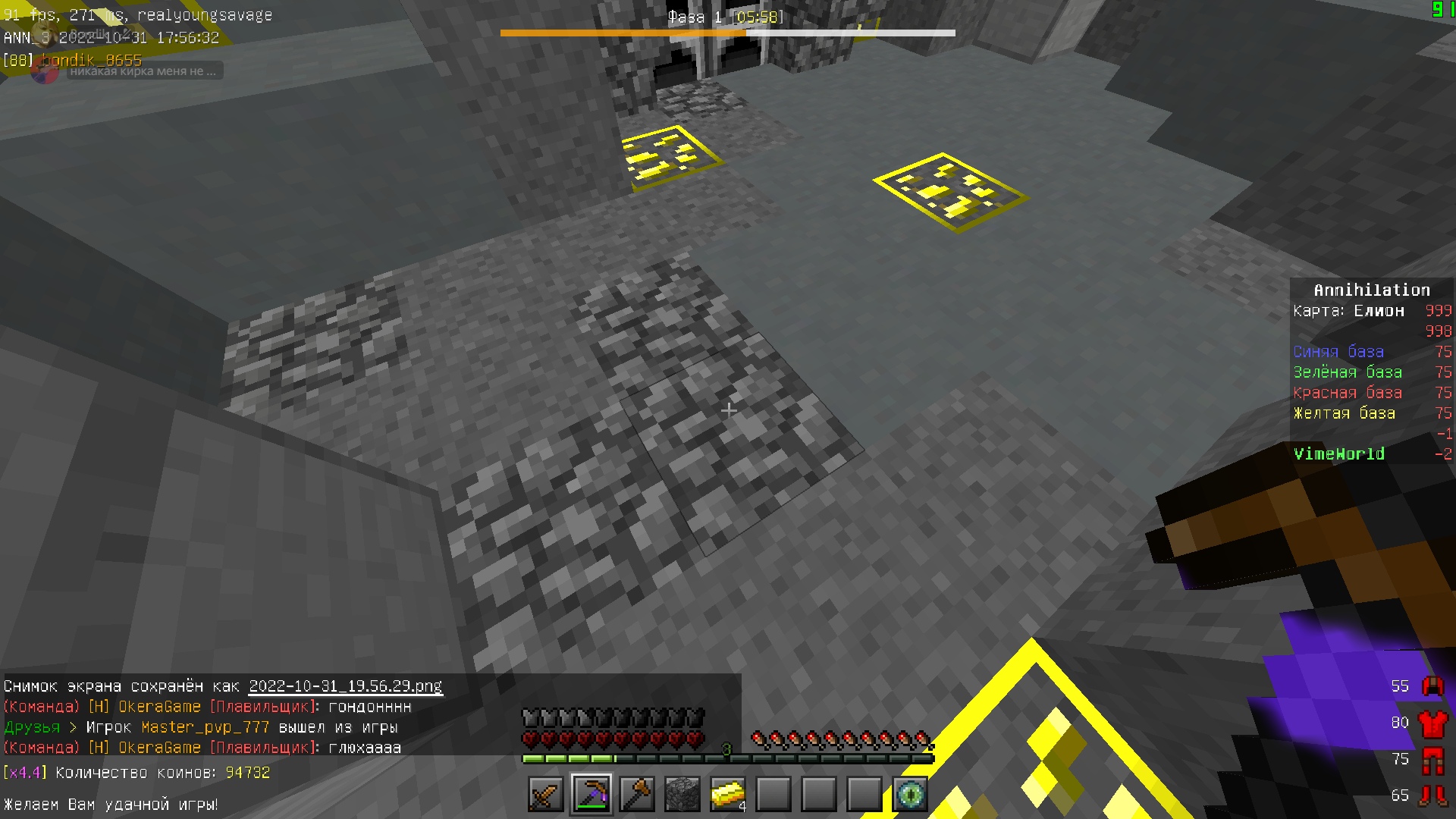Select the Желтая база entry on the scoreboard

[1345, 413]
